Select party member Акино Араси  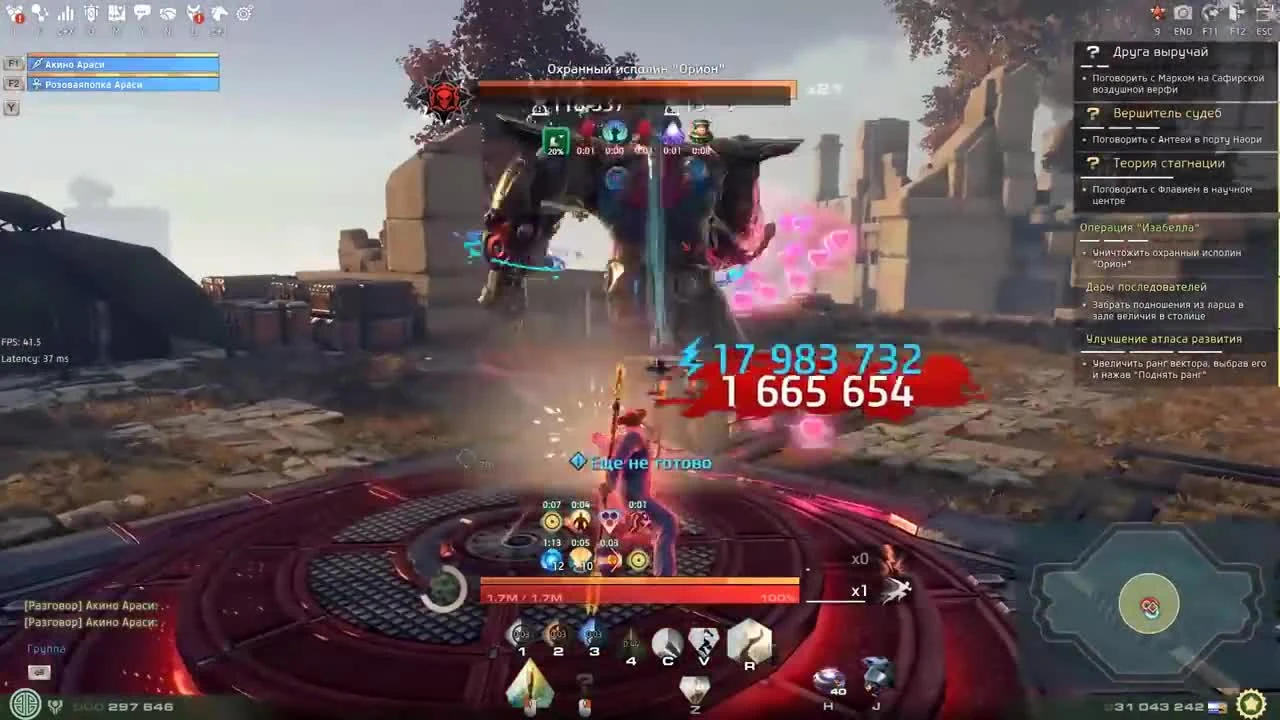coord(120,65)
